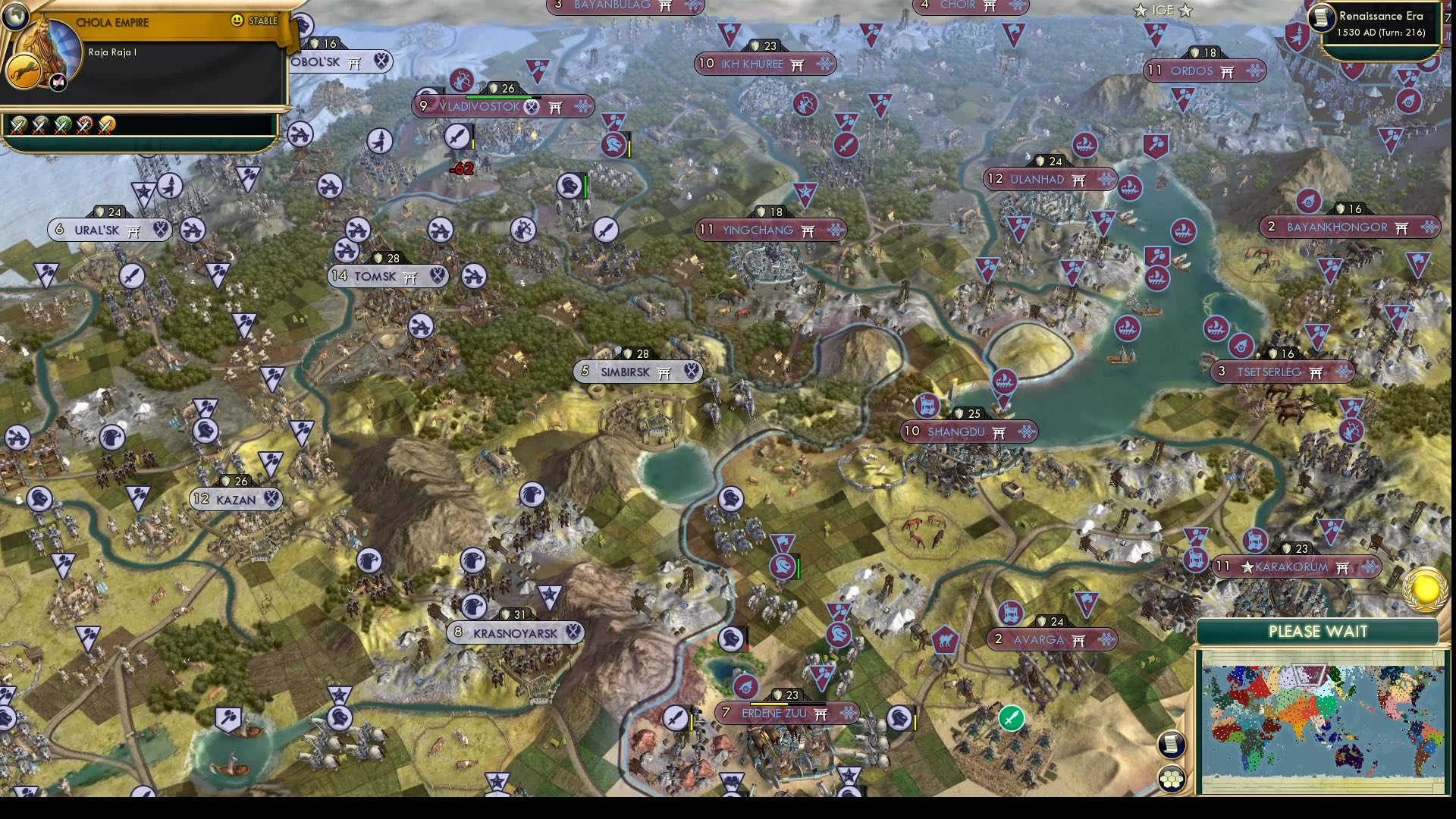Click the green growth bar under Vladivostok
Screen dimensions: 1456x819
tap(500, 96)
